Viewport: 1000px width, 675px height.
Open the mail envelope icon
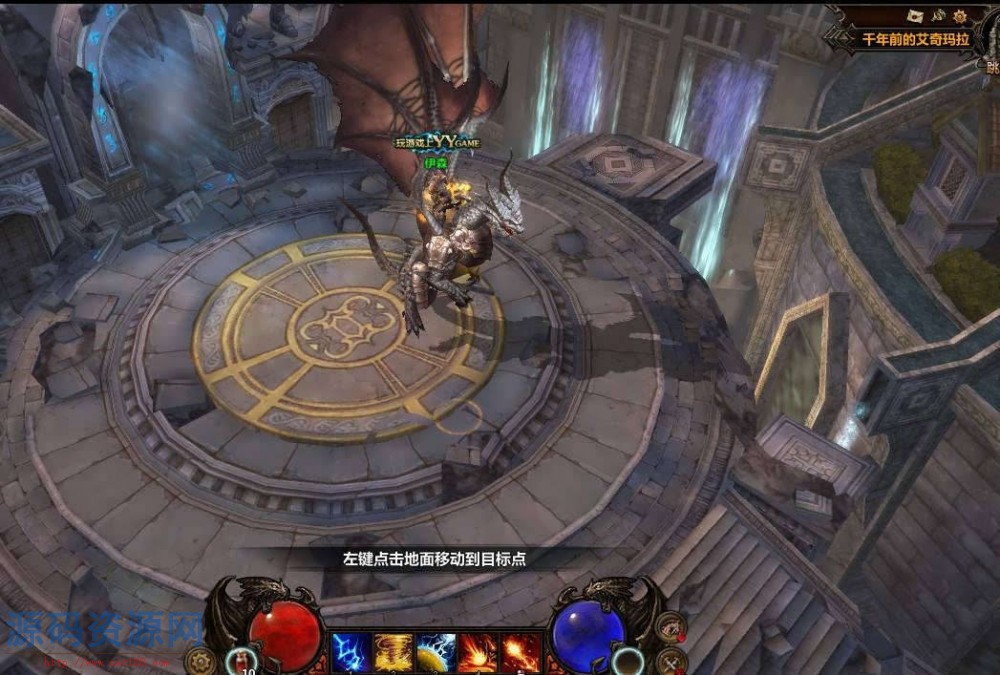tap(913, 16)
